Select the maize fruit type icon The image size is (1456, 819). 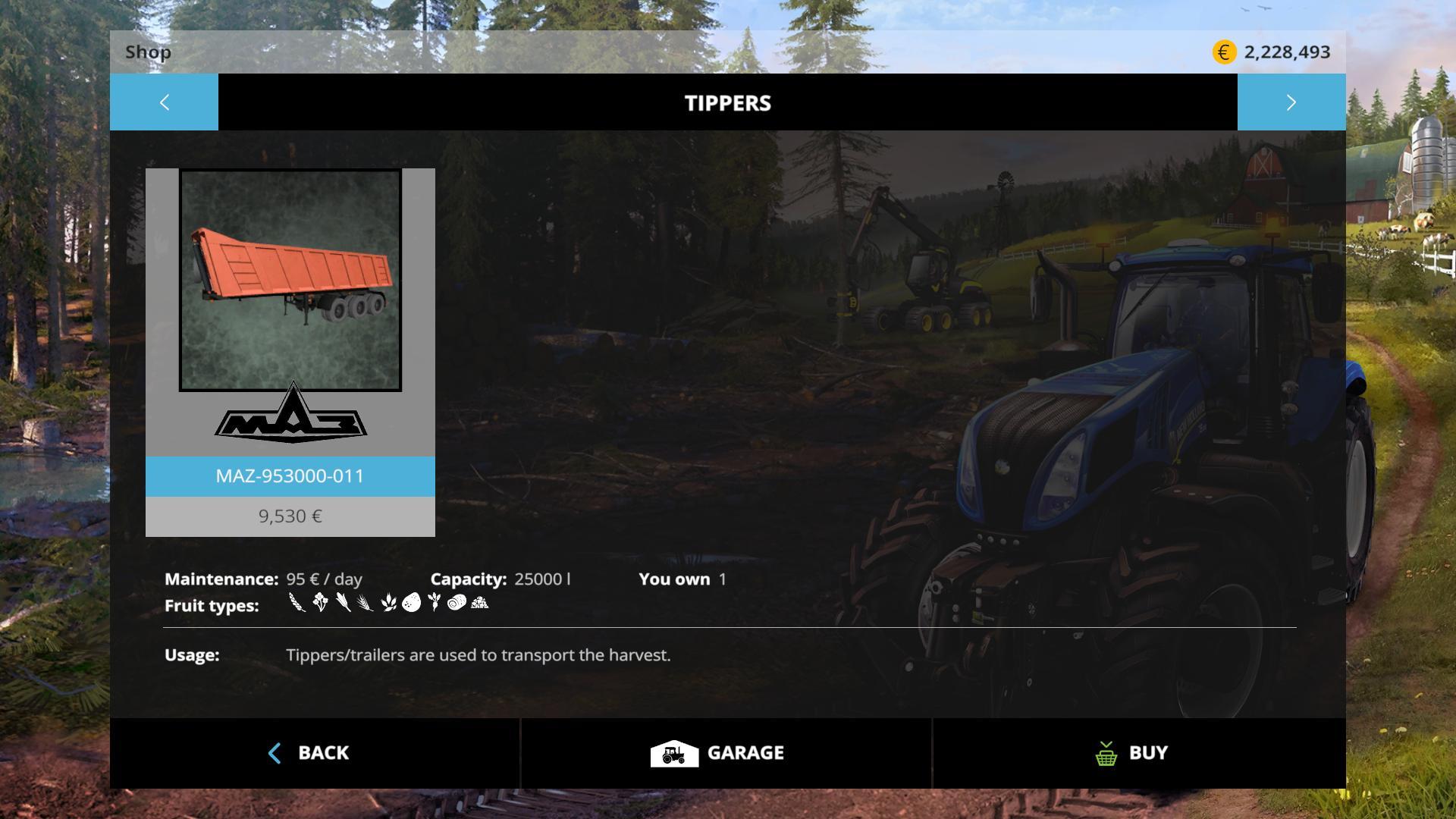343,601
